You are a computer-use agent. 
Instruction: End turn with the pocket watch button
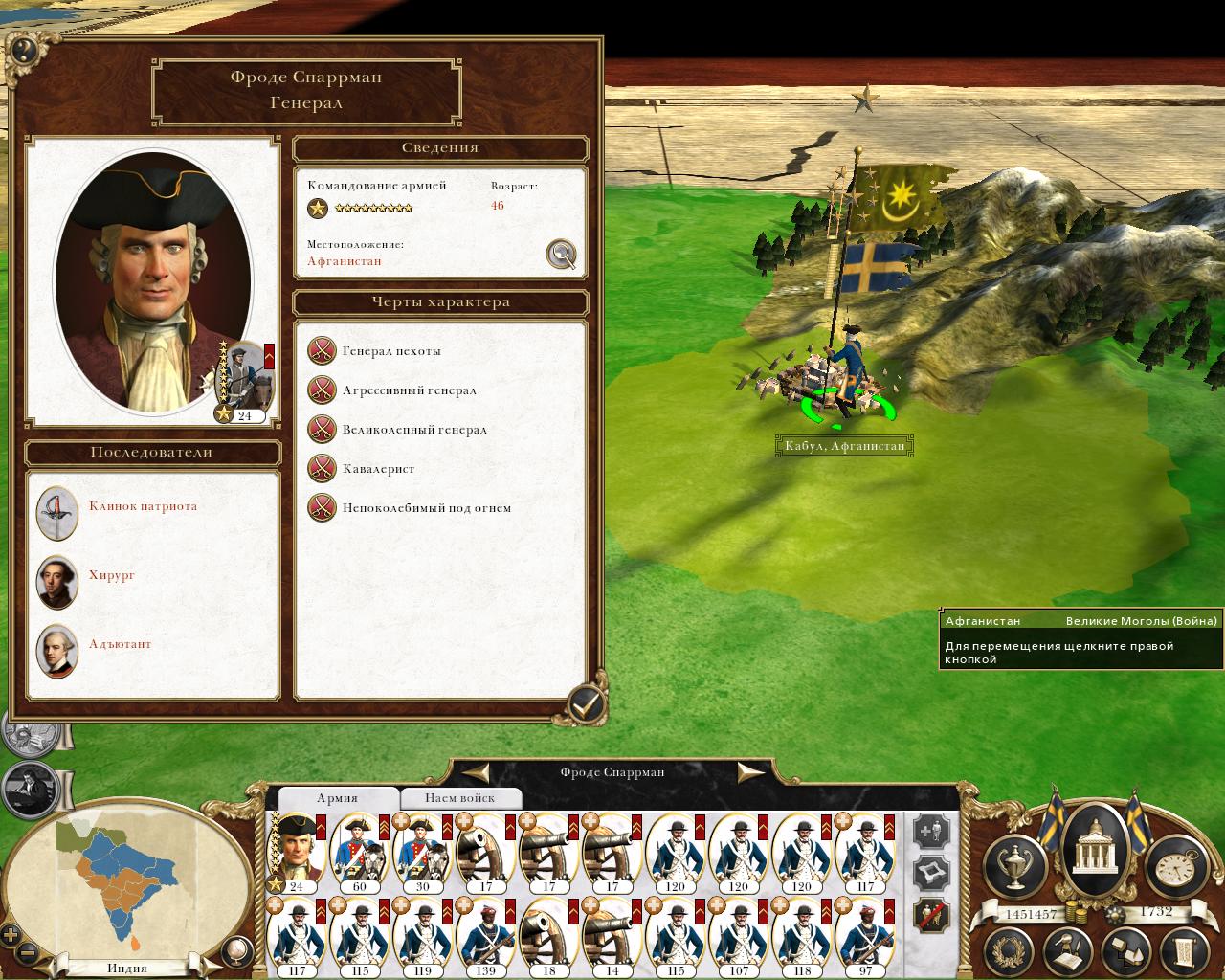coord(1171,861)
